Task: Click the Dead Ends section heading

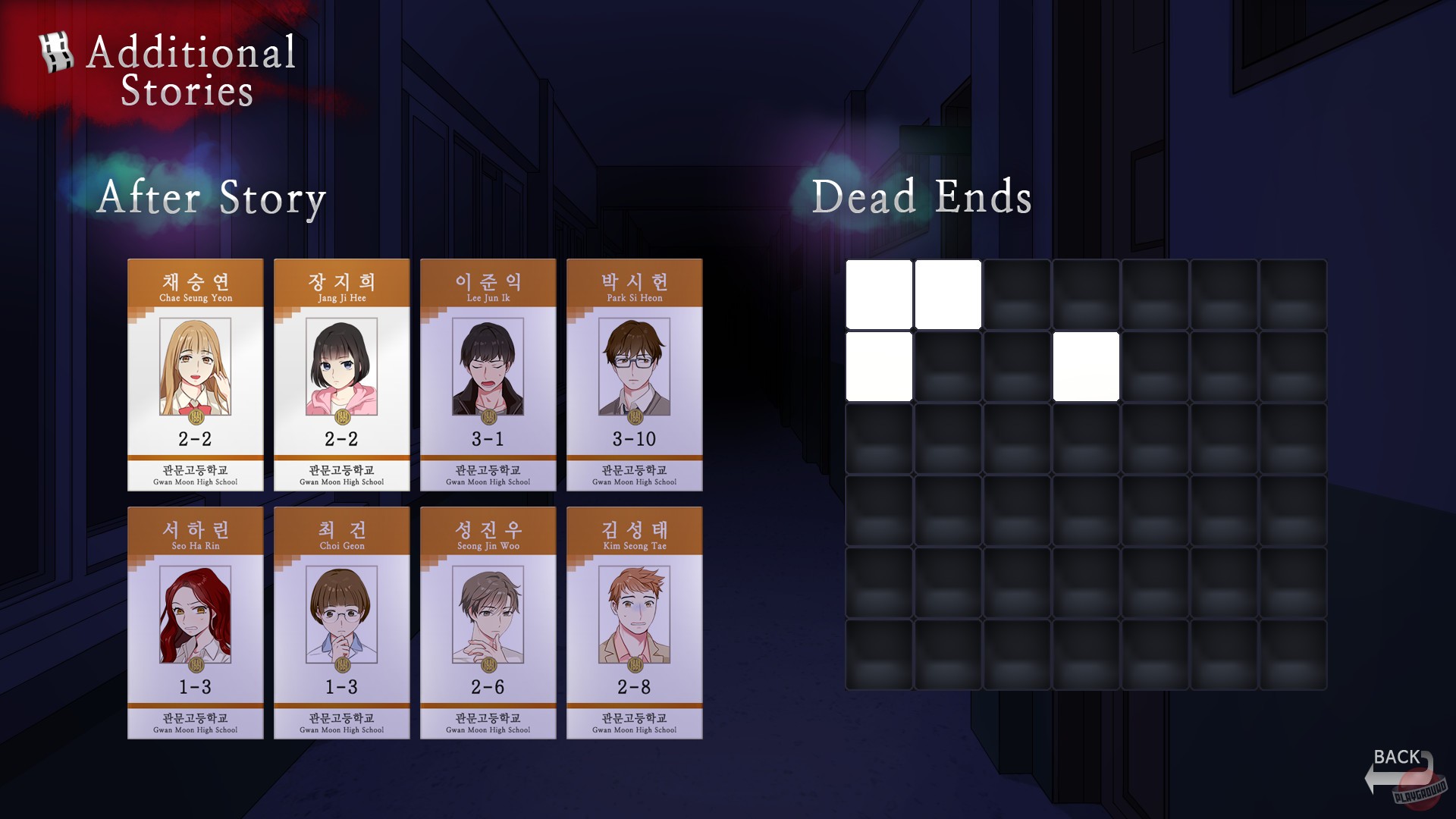Action: click(922, 199)
